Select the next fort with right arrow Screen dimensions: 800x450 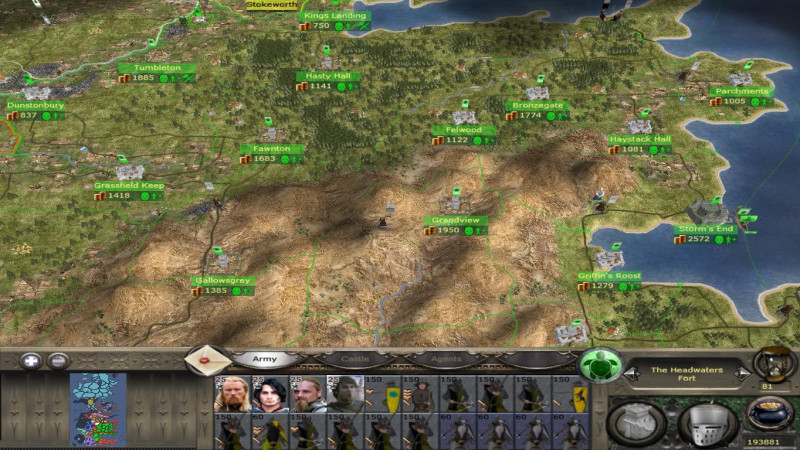click(x=741, y=373)
